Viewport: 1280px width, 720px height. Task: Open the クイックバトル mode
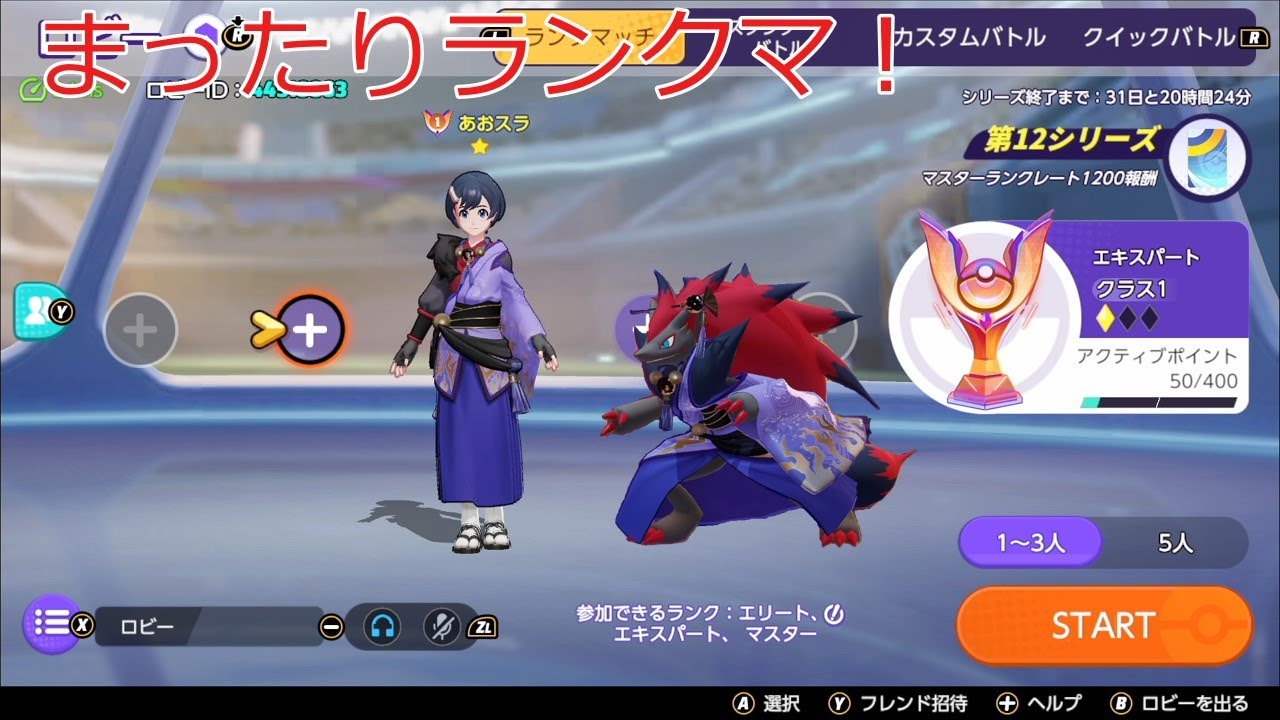(1161, 36)
